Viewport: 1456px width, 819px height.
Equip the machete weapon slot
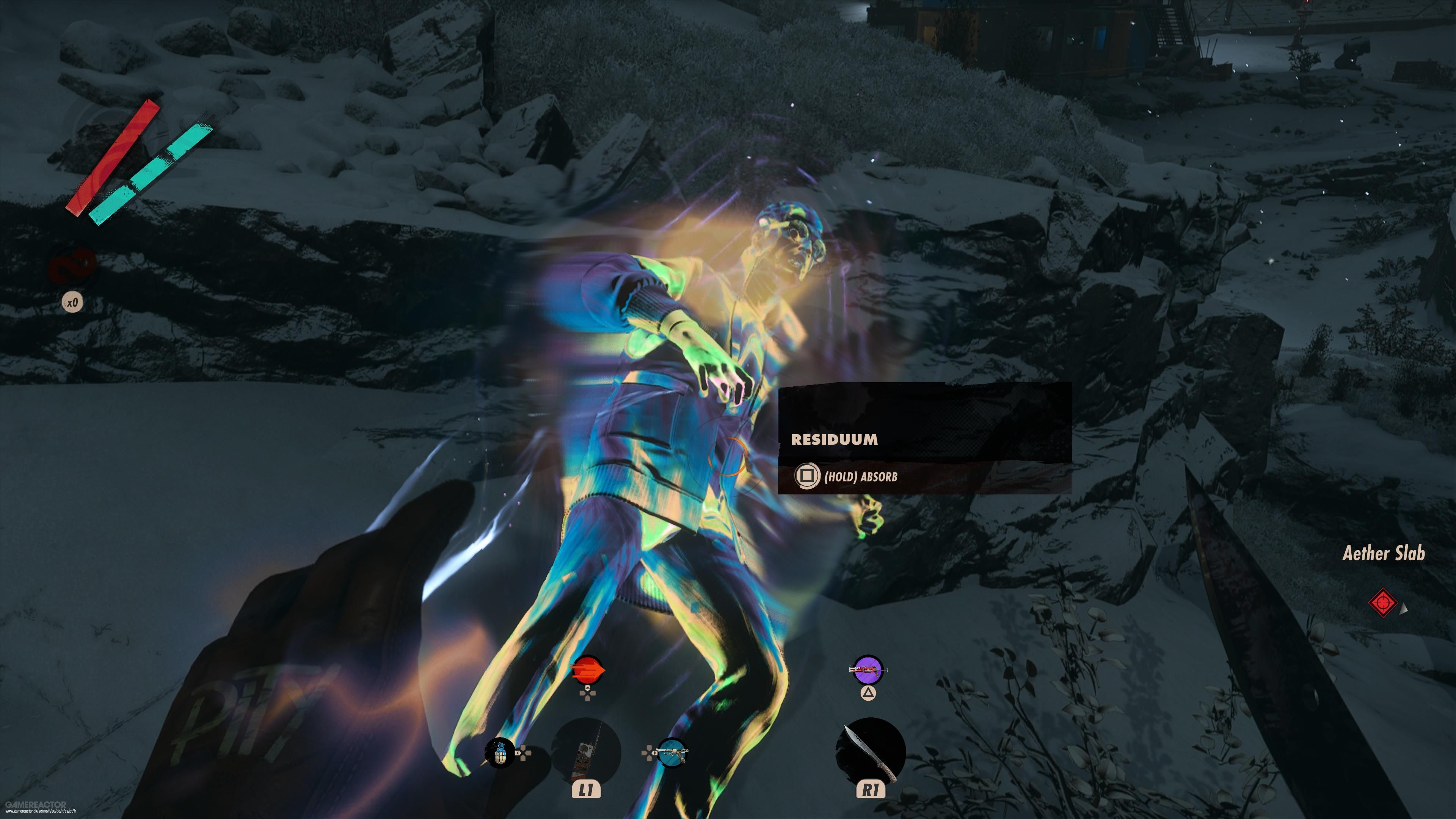tap(871, 752)
